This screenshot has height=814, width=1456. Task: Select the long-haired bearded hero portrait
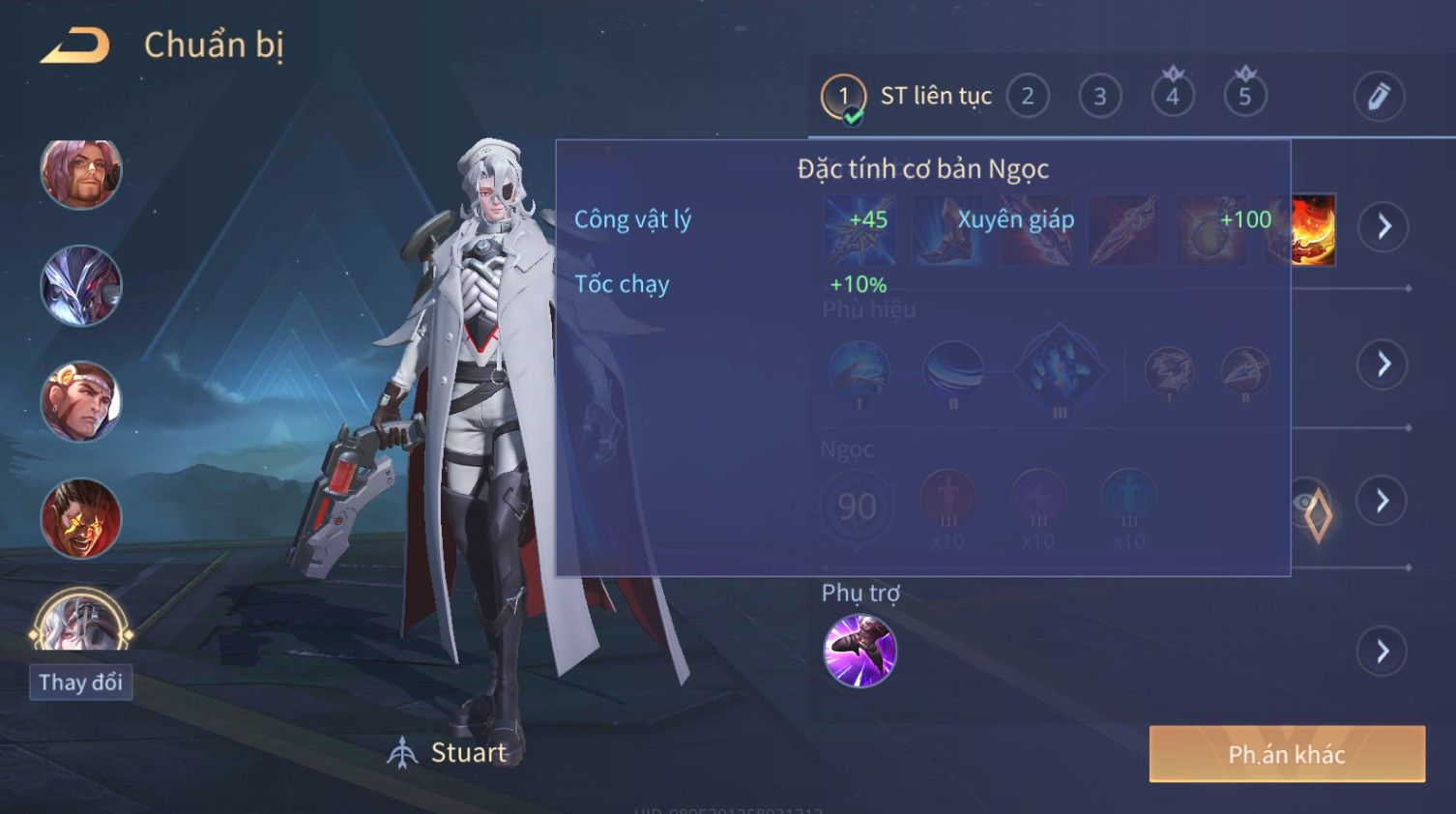[x=81, y=174]
